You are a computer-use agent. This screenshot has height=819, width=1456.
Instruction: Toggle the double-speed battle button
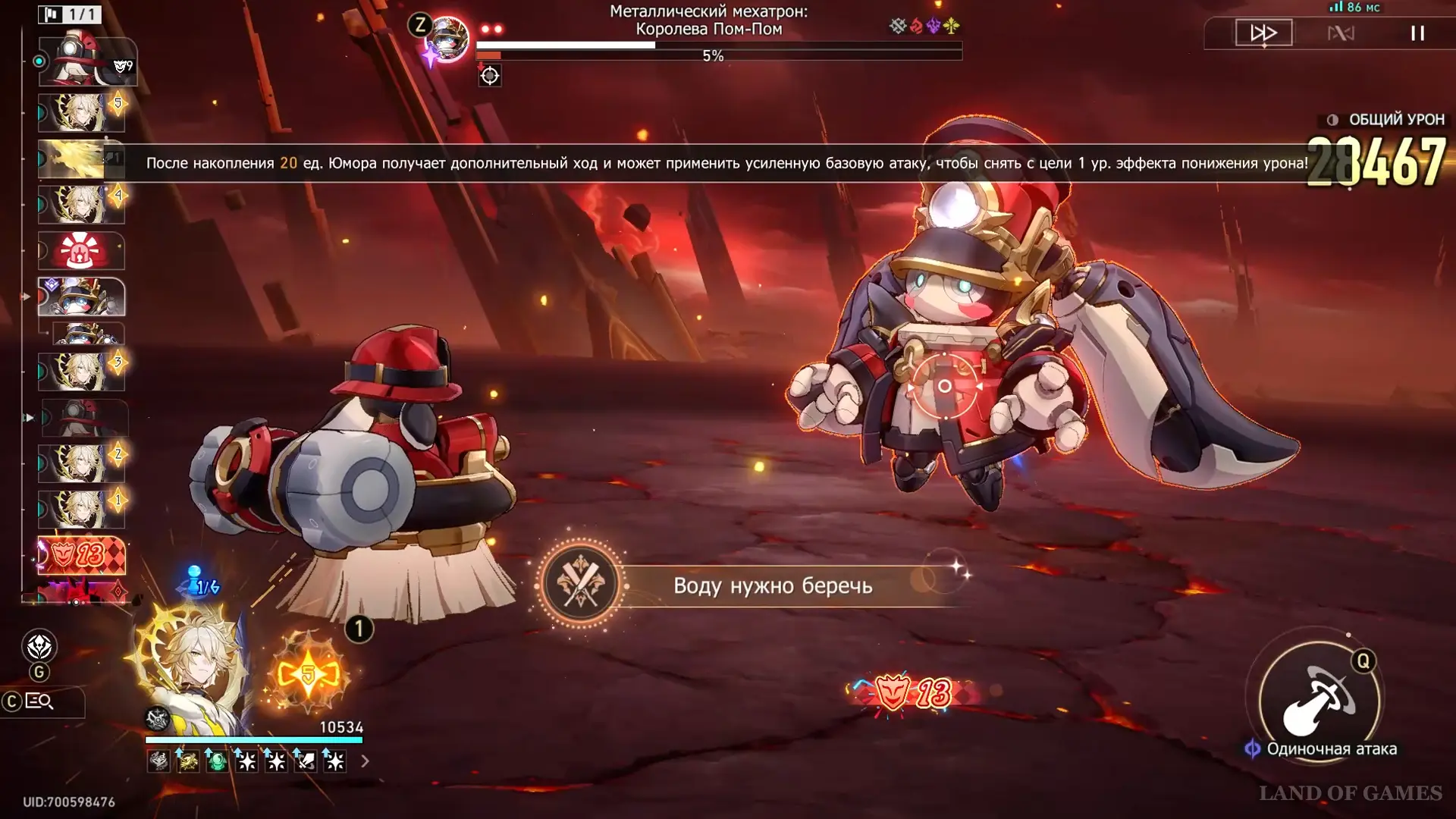click(x=1263, y=33)
